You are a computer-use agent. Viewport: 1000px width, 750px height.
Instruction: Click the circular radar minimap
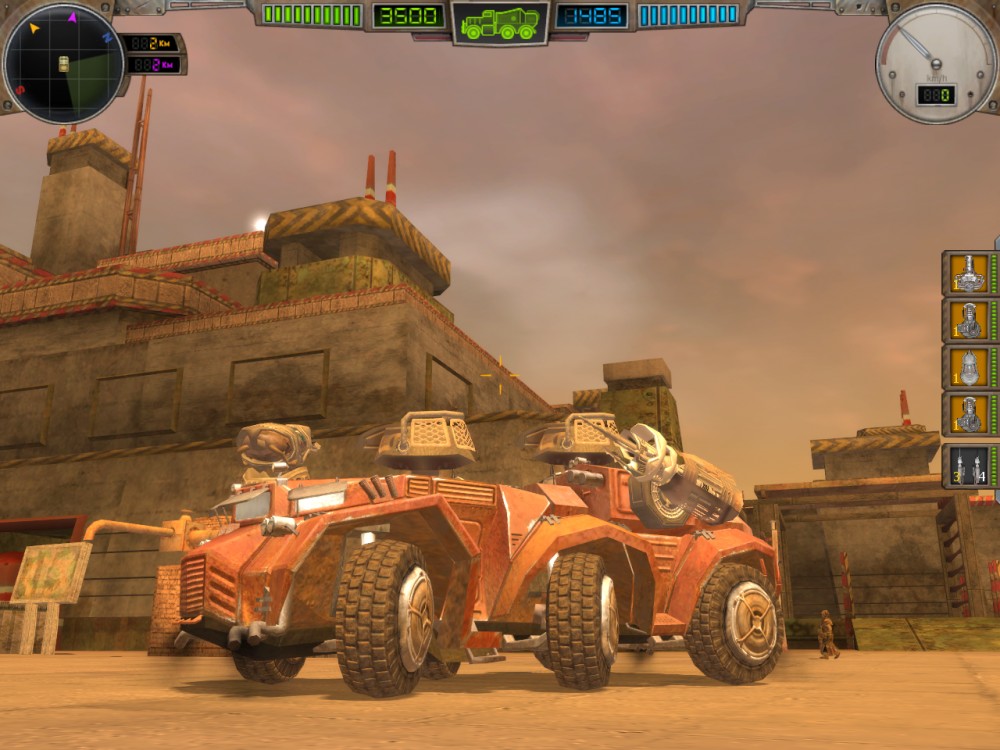point(64,64)
